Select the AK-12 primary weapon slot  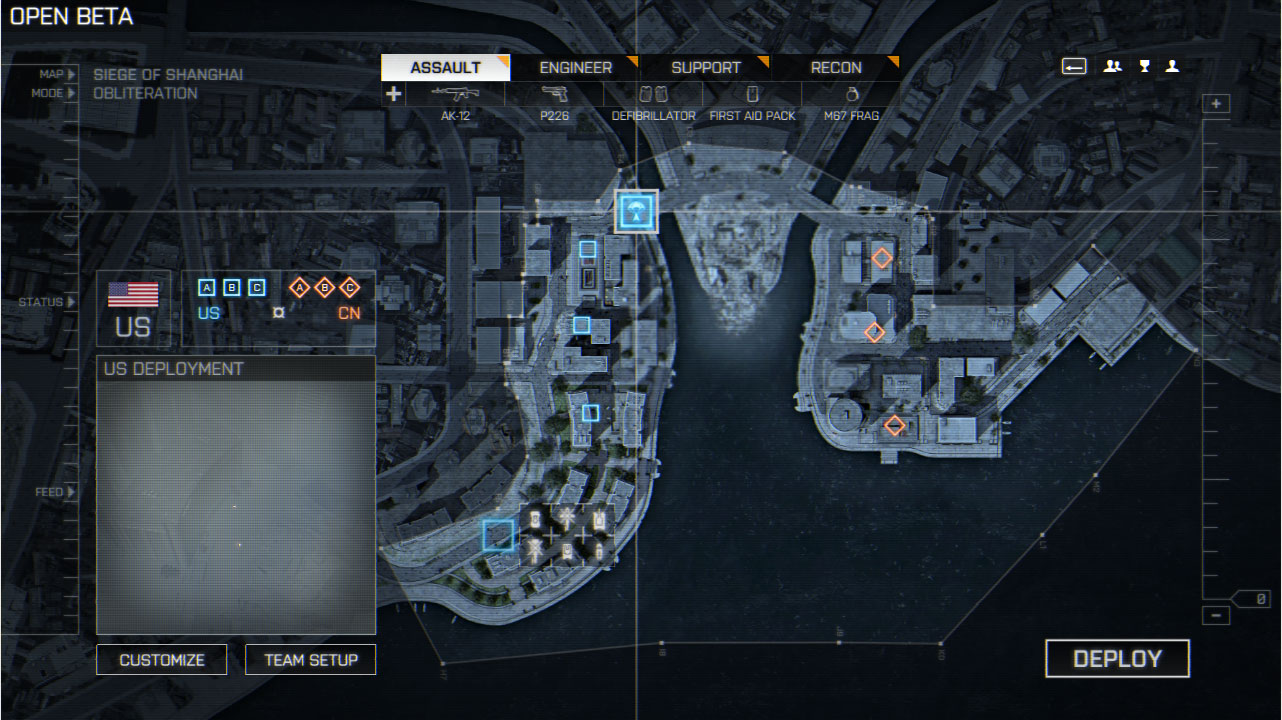455,102
